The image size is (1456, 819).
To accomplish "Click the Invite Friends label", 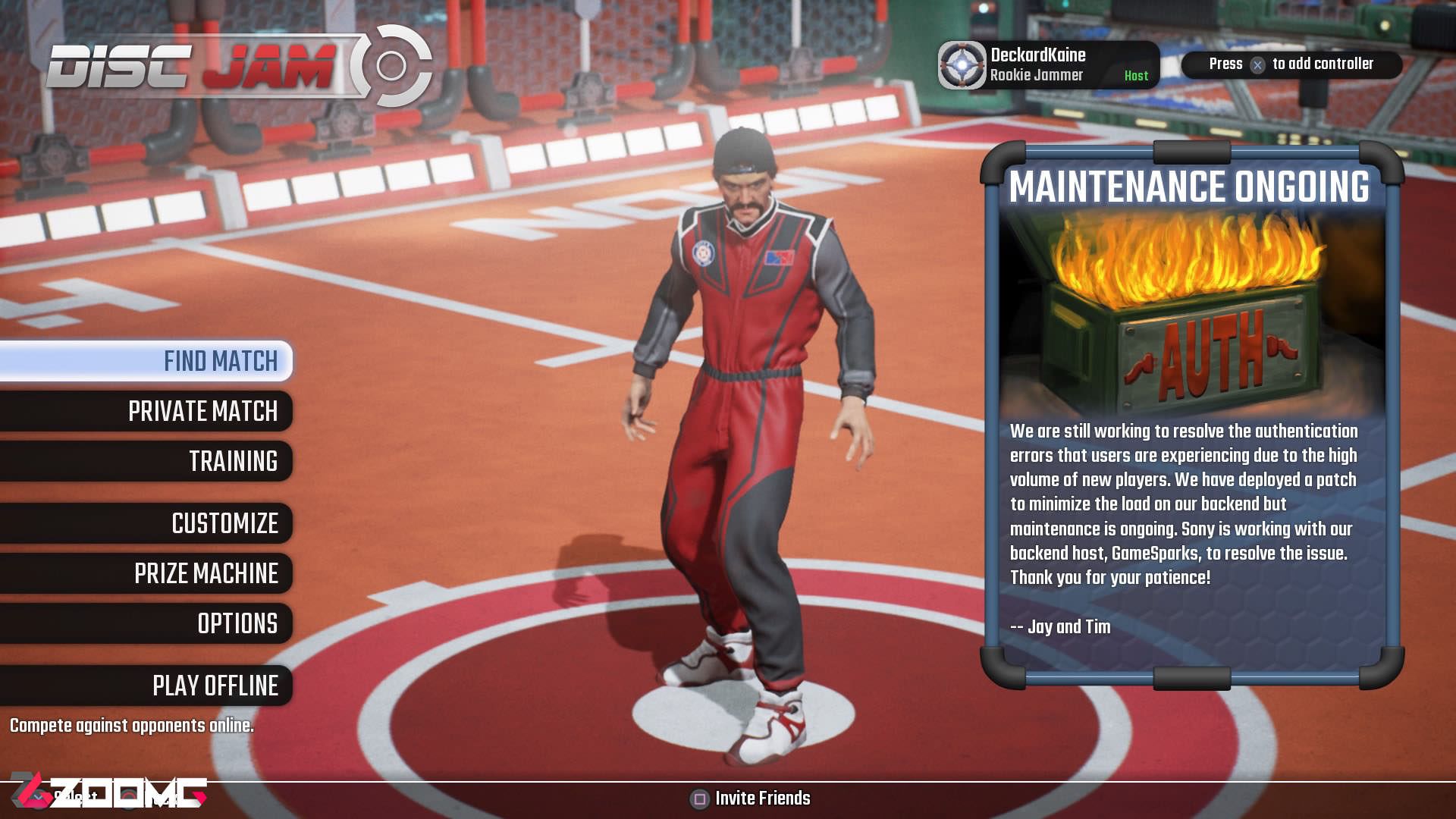I will tap(761, 799).
